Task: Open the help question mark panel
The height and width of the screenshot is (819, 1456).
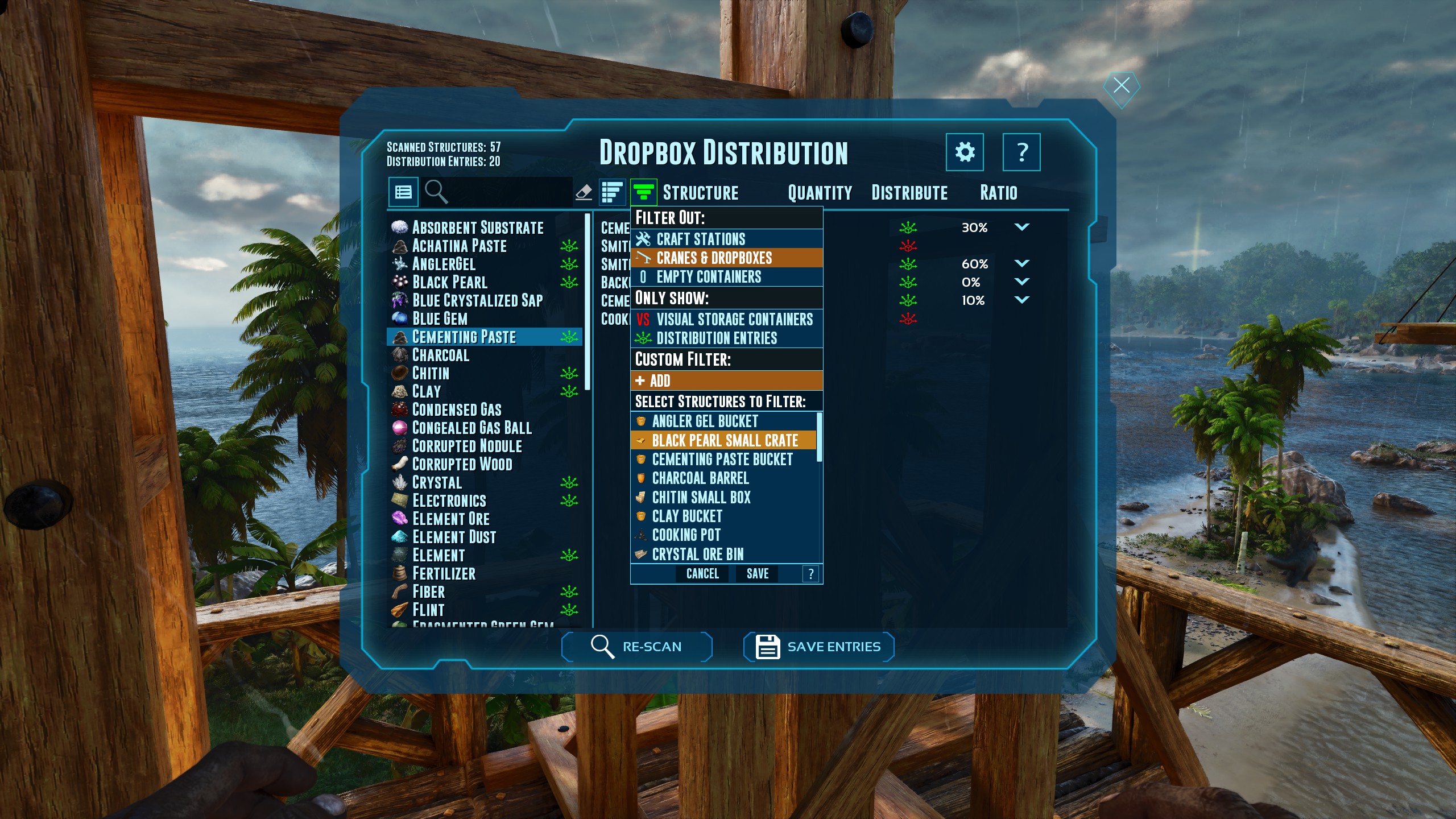Action: (1022, 152)
